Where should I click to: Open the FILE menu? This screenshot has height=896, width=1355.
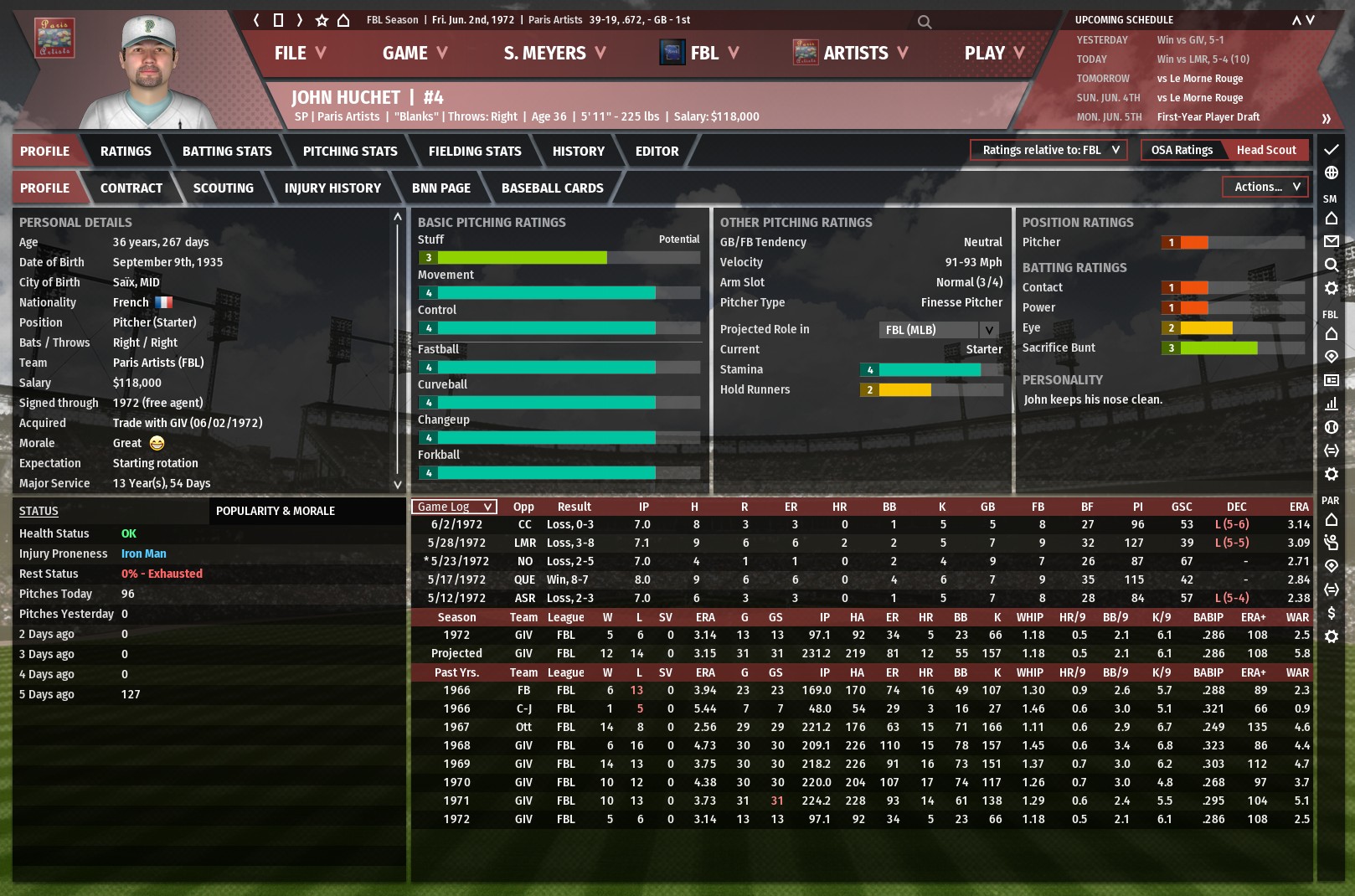[x=299, y=53]
